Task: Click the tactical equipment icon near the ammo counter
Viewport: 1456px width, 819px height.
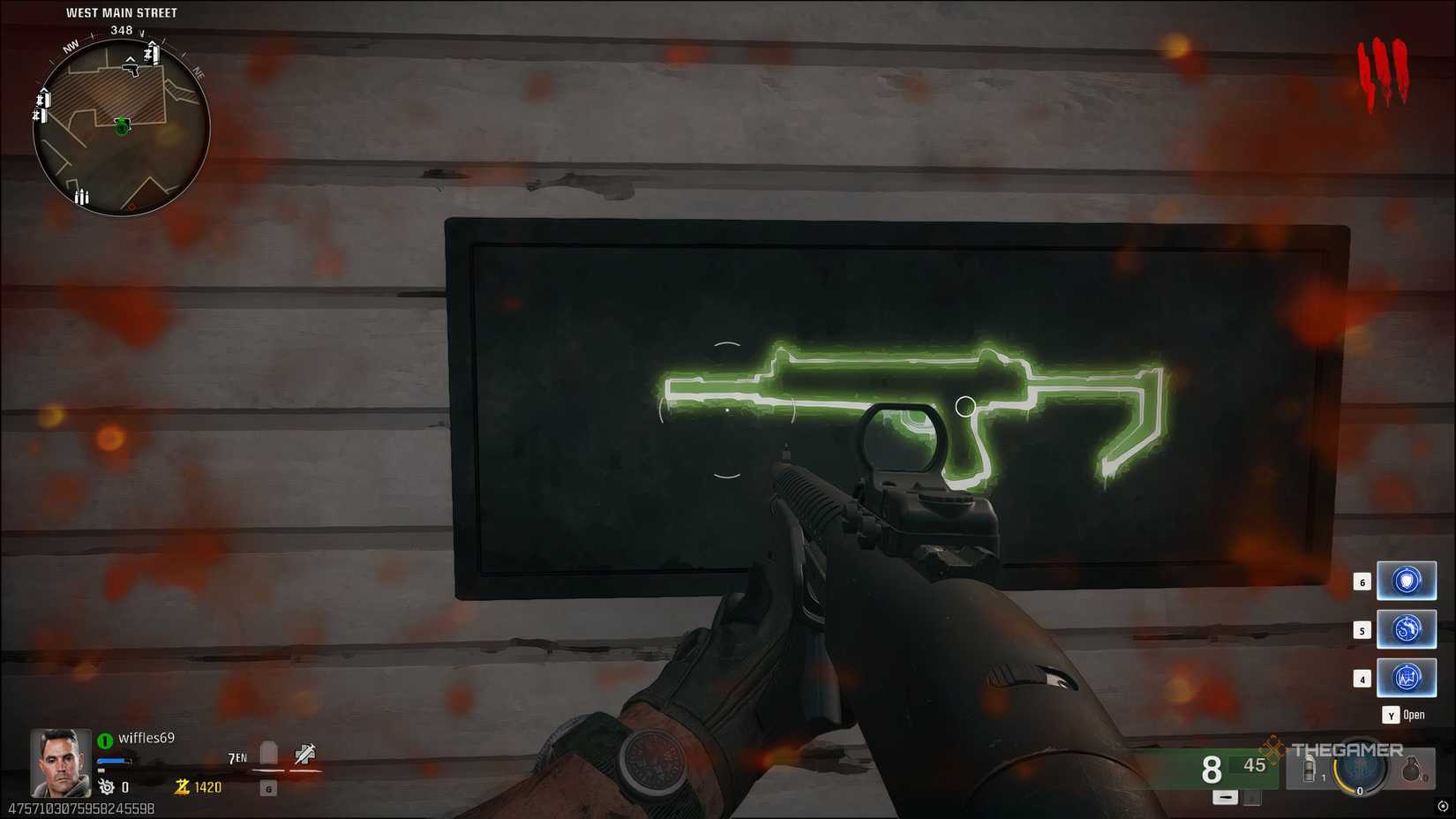Action: coord(1309,769)
